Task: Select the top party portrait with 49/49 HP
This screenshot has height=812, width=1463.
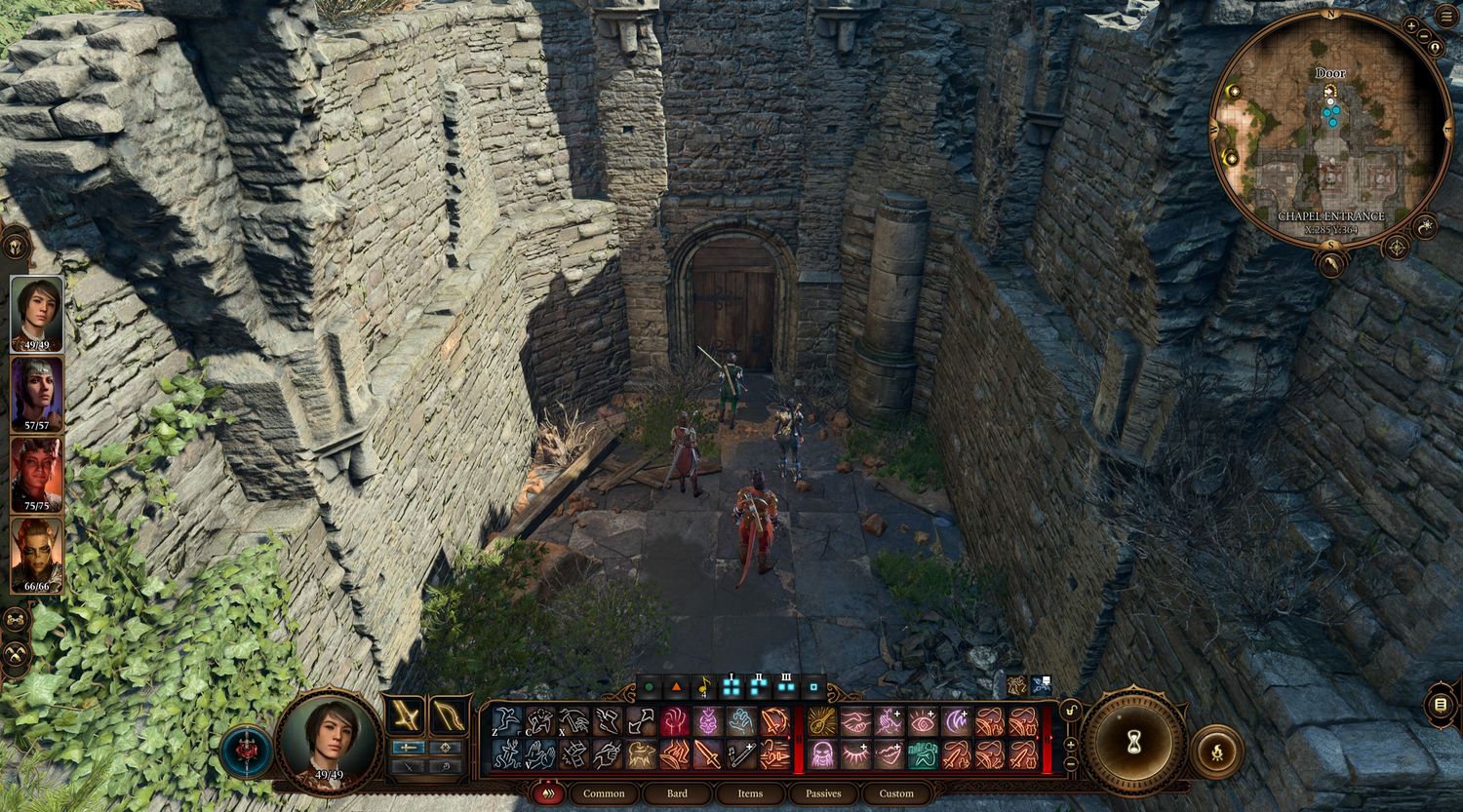Action: (x=37, y=314)
